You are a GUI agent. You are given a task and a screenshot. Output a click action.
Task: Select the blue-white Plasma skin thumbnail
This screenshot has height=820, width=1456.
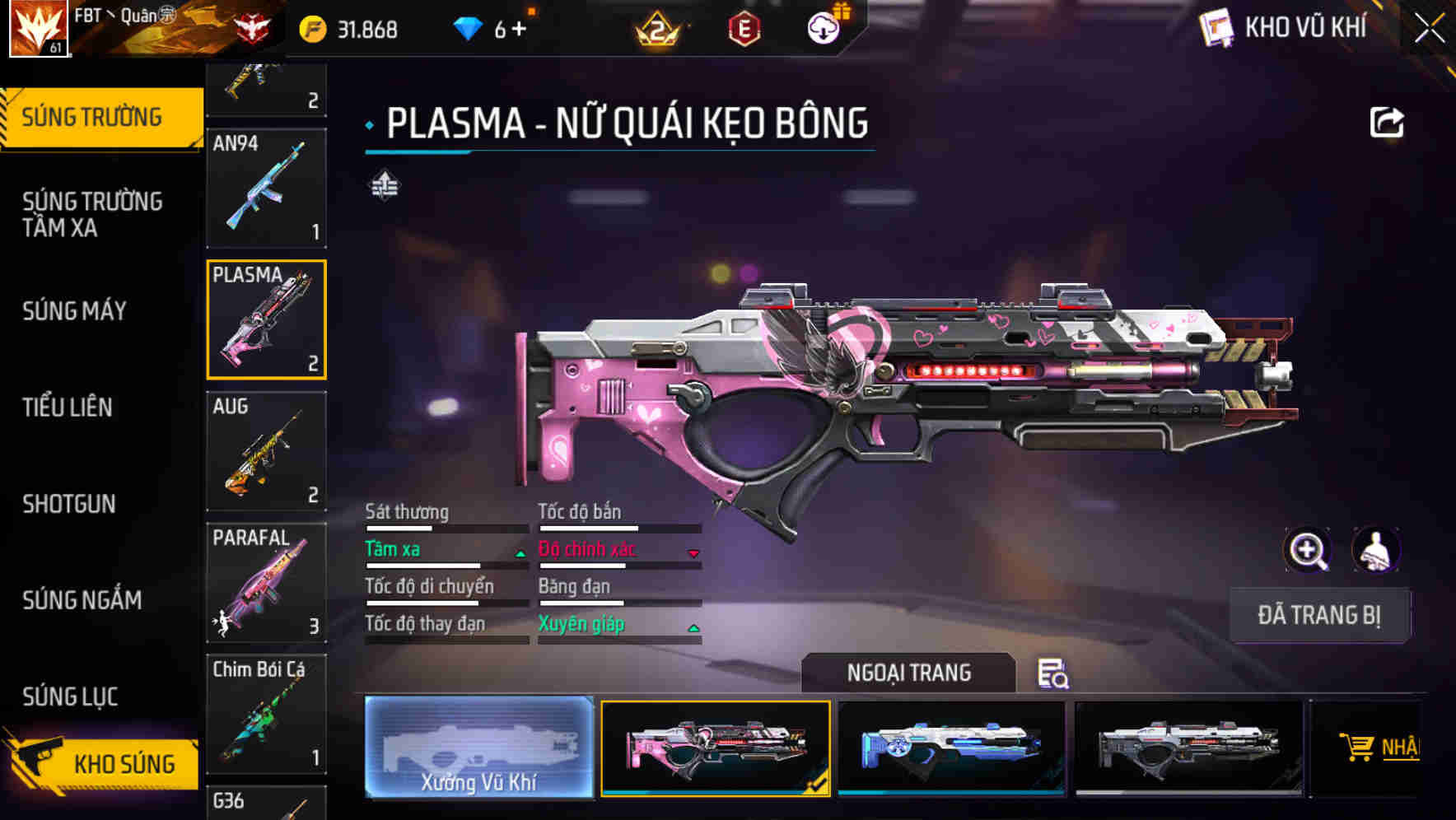(951, 747)
